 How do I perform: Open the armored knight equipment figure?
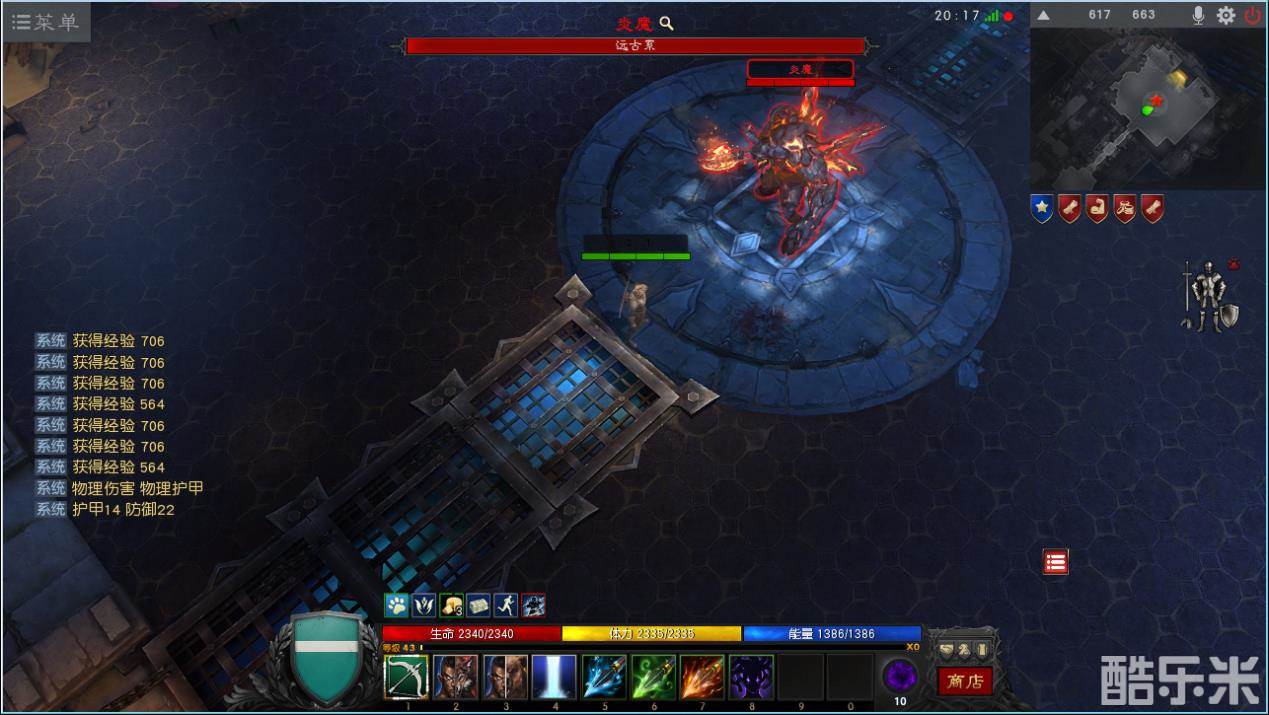point(1212,296)
